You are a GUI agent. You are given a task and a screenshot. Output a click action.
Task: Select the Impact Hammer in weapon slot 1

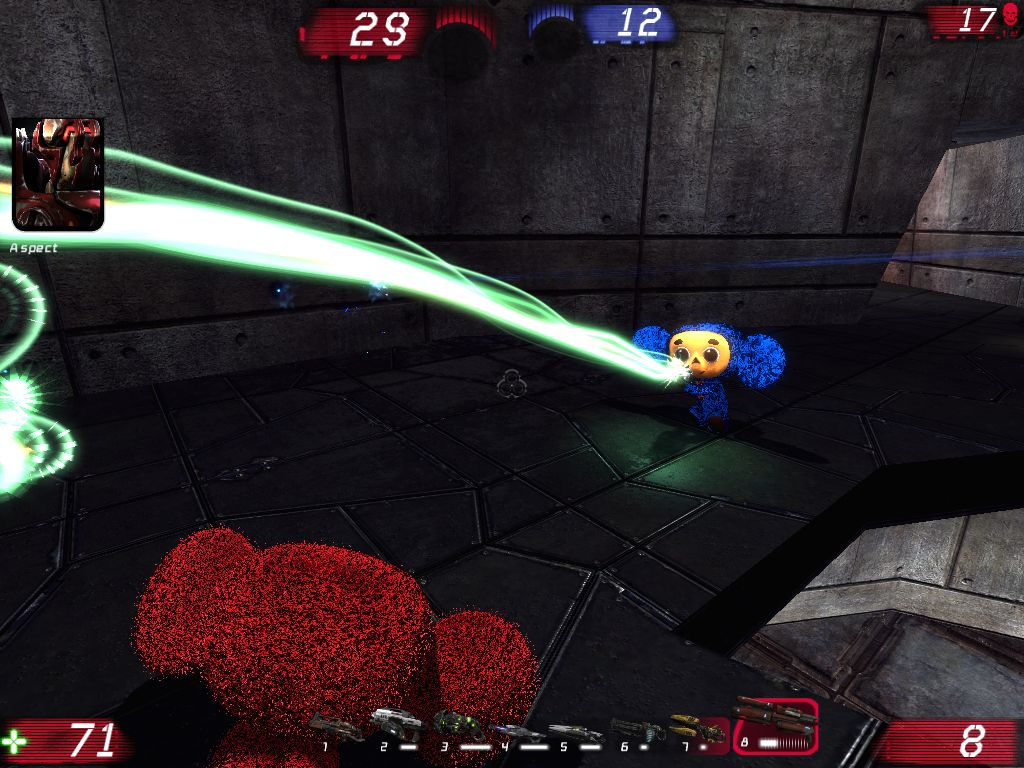[x=335, y=727]
